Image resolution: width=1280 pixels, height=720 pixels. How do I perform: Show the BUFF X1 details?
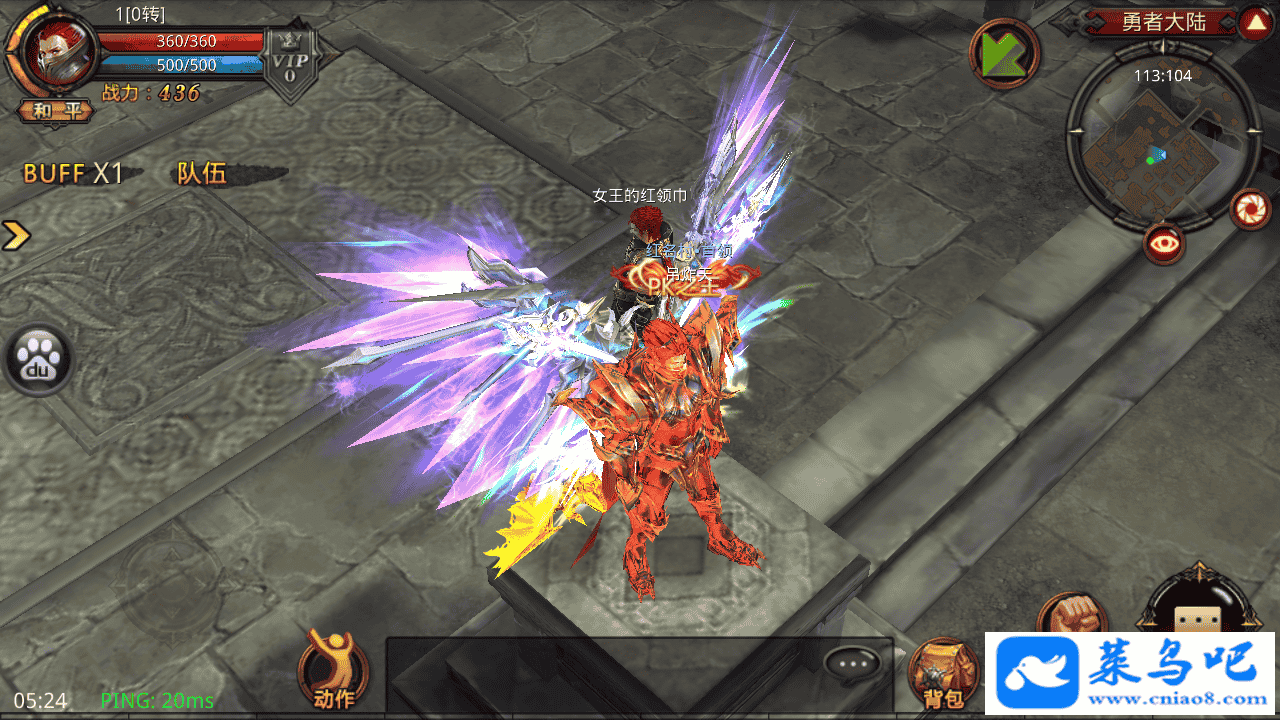click(72, 173)
